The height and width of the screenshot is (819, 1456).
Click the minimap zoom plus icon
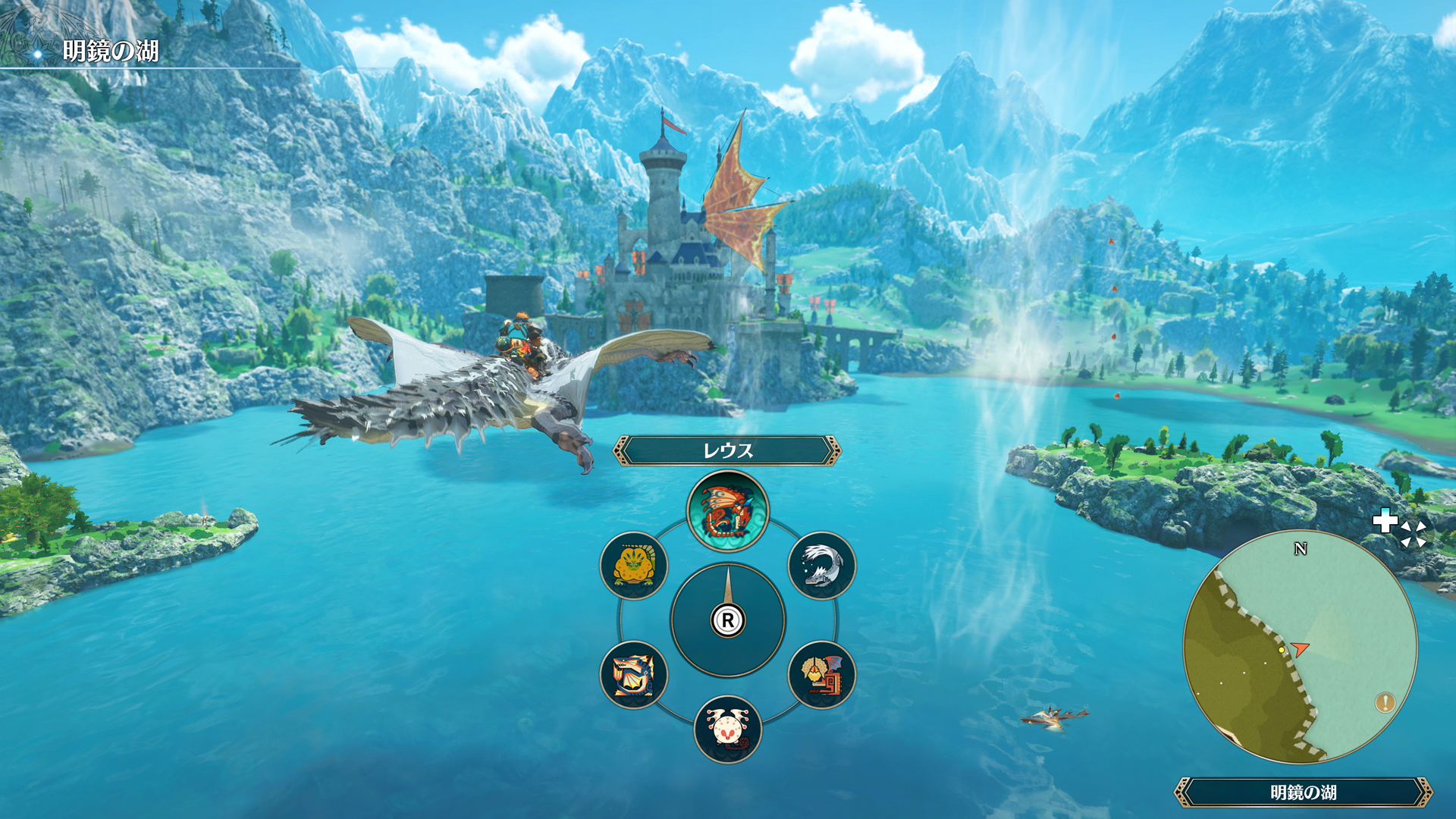1386,521
